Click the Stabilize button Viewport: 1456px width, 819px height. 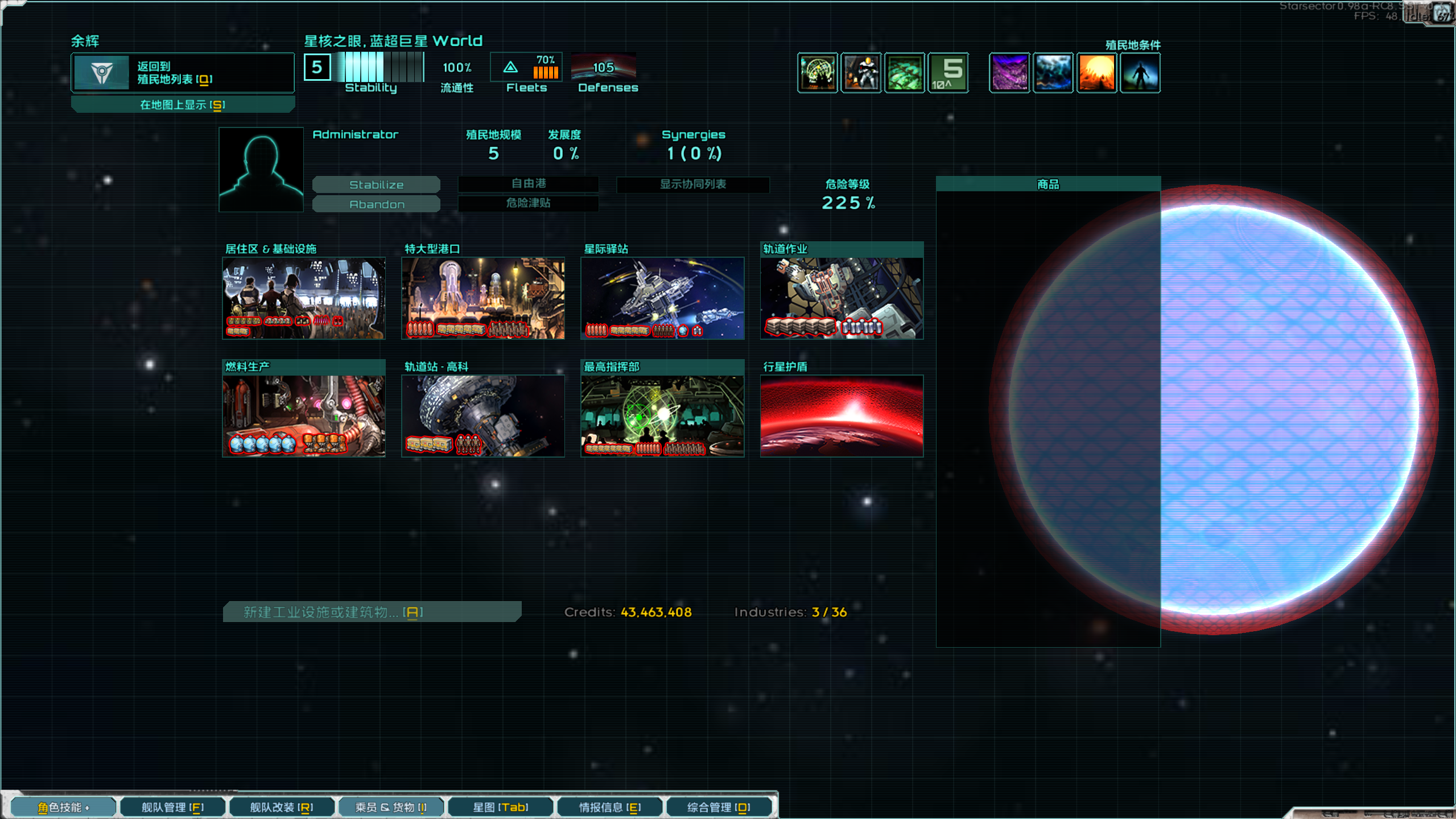(376, 184)
